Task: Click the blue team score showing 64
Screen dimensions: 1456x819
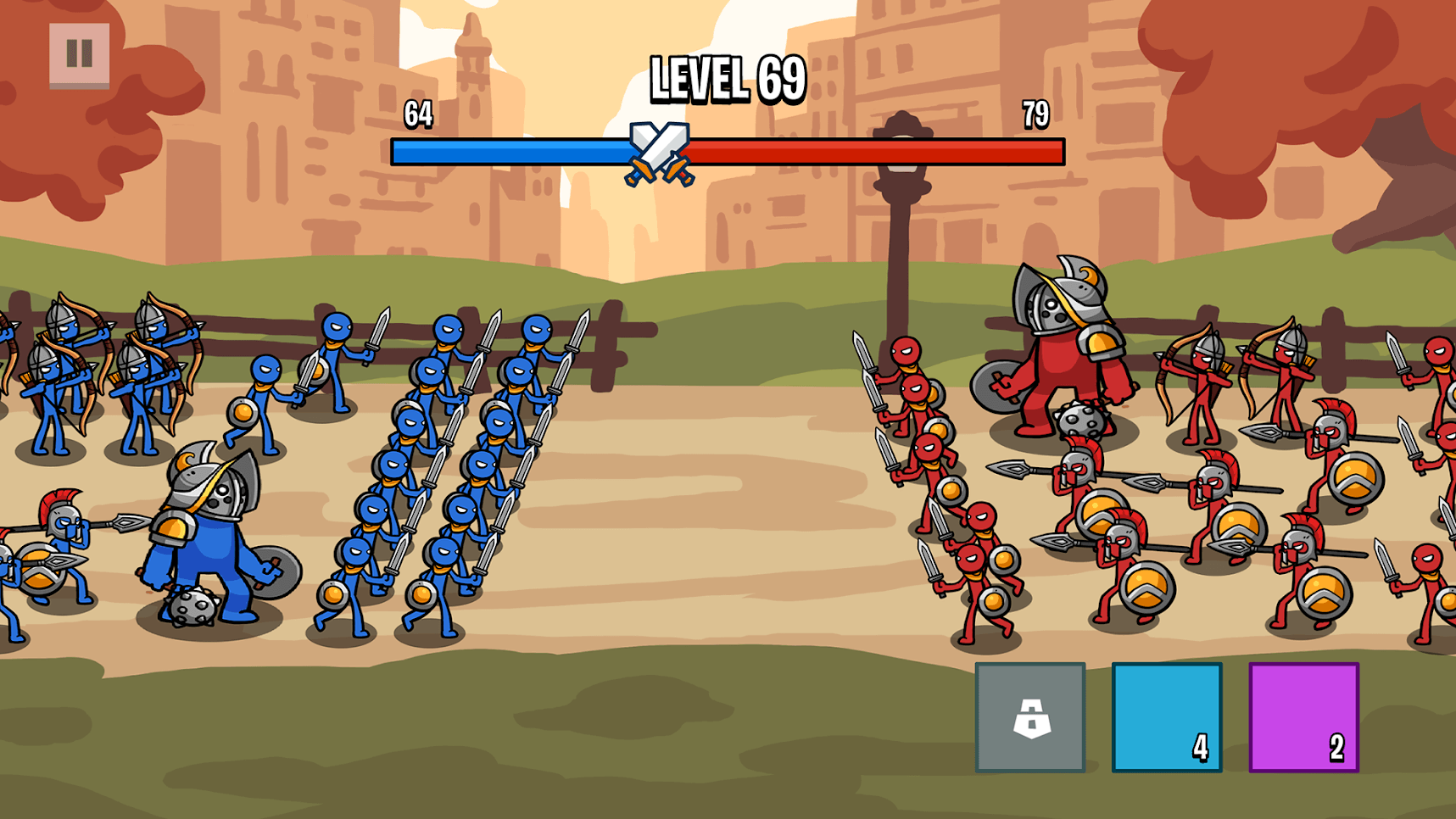Action: [417, 114]
